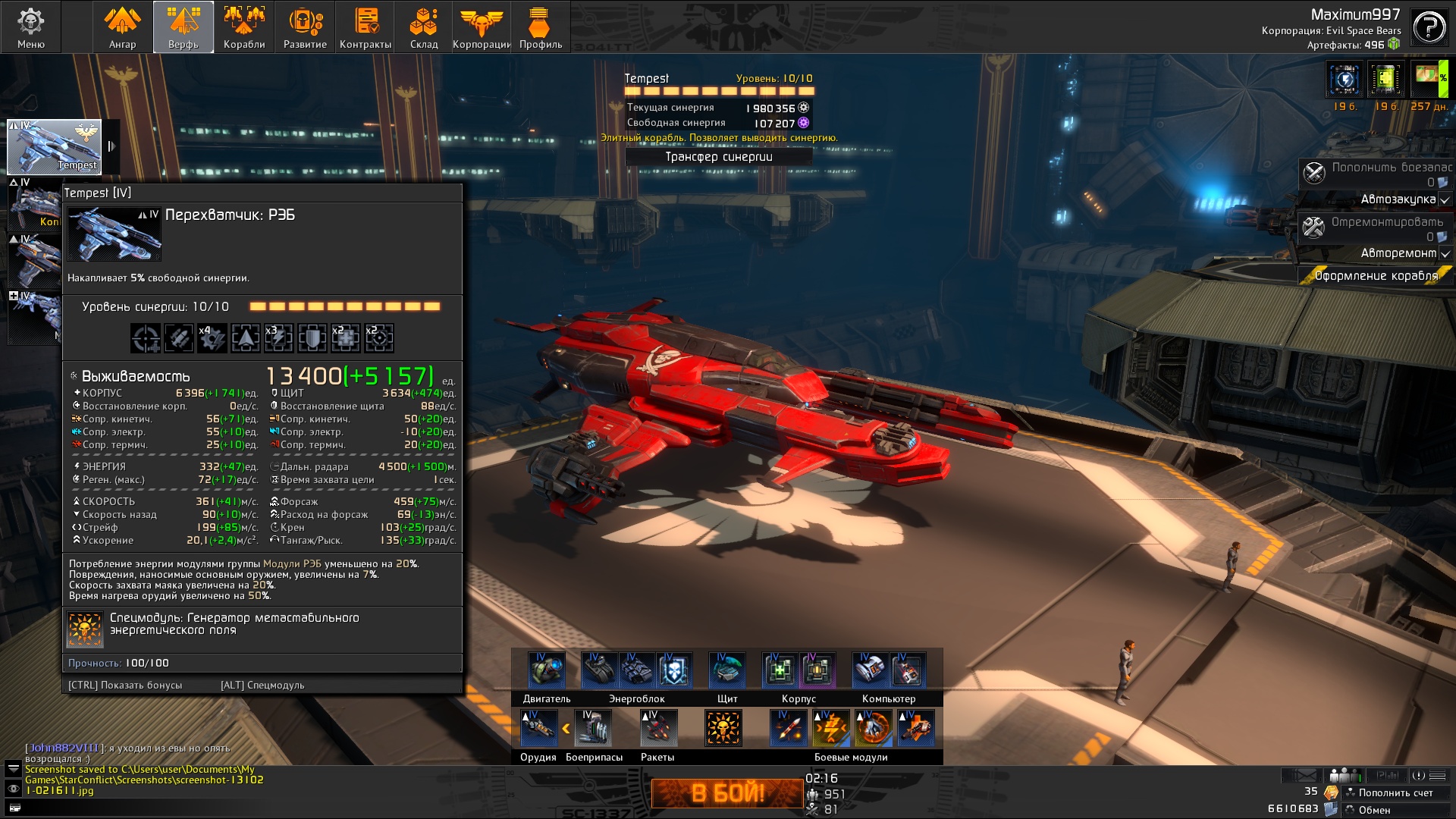
Task: Open the Профиль tab
Action: tap(541, 27)
